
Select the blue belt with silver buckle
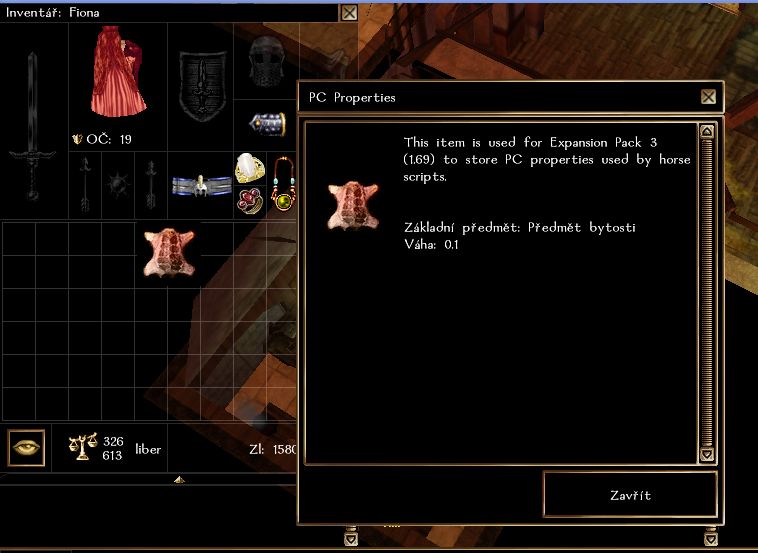pyautogui.click(x=201, y=186)
